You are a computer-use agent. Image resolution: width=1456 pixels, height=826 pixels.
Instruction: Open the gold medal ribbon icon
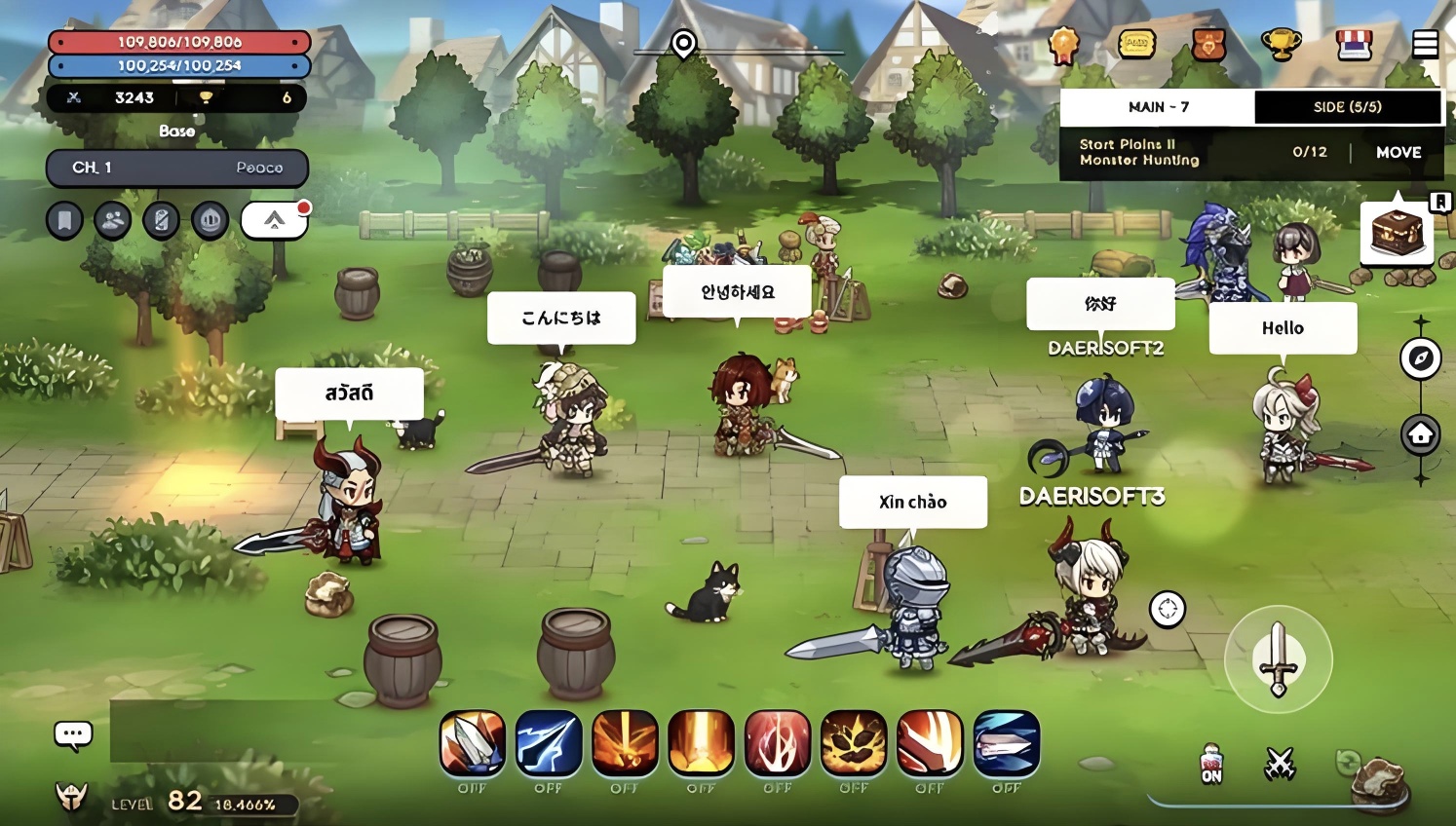pyautogui.click(x=1063, y=44)
